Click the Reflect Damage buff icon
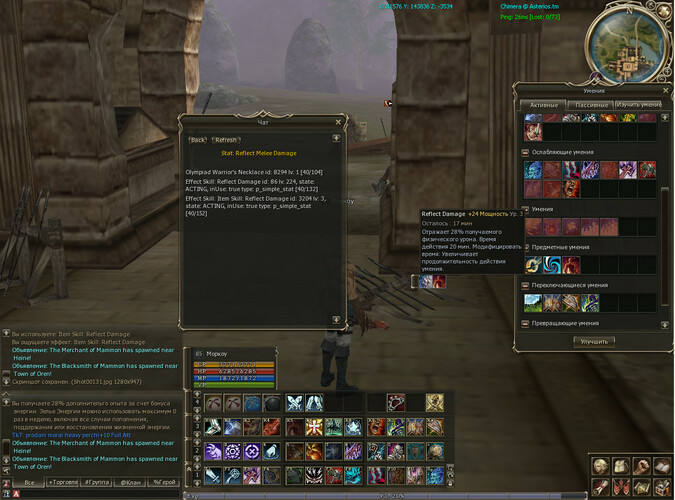The height and width of the screenshot is (500, 675). (426, 282)
